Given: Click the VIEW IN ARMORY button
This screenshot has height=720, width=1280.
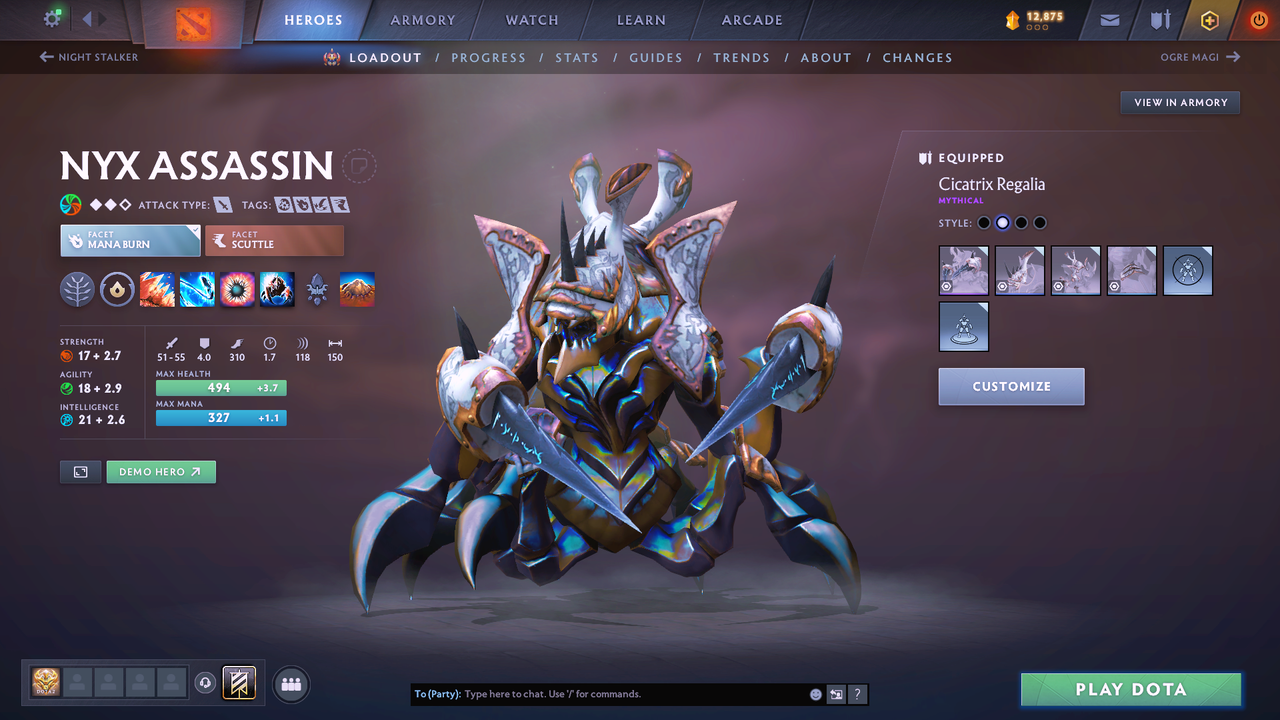Looking at the screenshot, I should coord(1179,102).
